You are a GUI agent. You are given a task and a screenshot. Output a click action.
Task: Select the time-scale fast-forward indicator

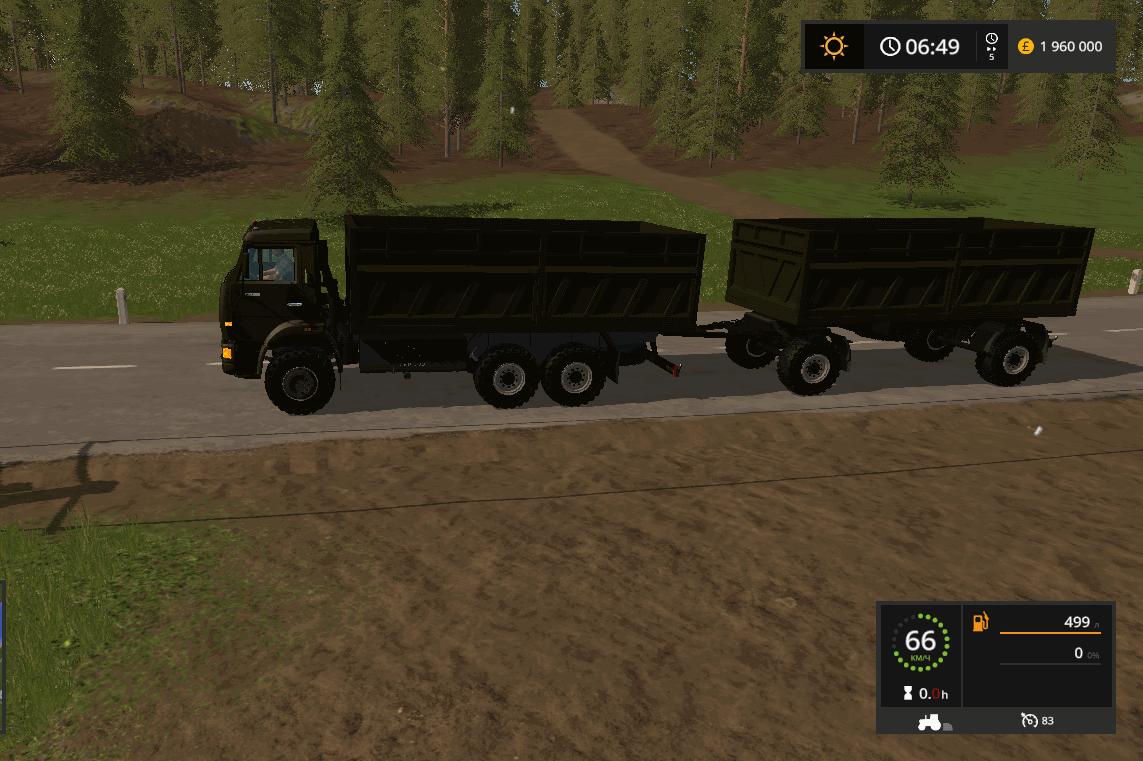coord(991,46)
